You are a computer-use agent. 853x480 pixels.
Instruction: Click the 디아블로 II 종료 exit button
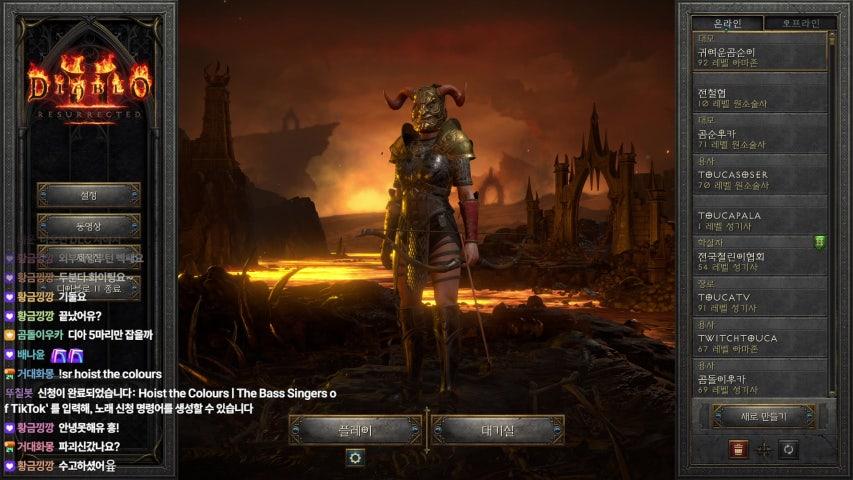coord(88,287)
